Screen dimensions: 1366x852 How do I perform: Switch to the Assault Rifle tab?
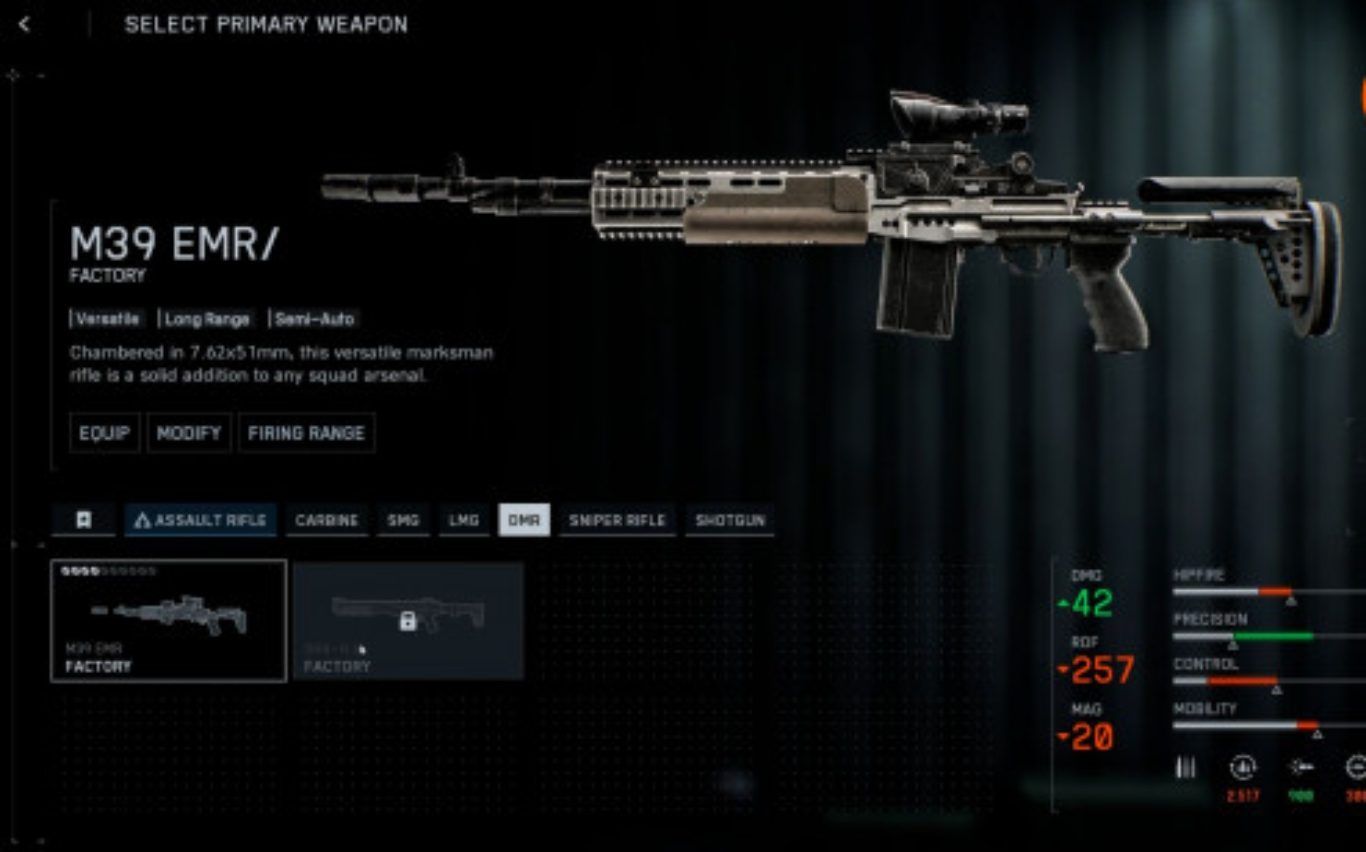200,520
